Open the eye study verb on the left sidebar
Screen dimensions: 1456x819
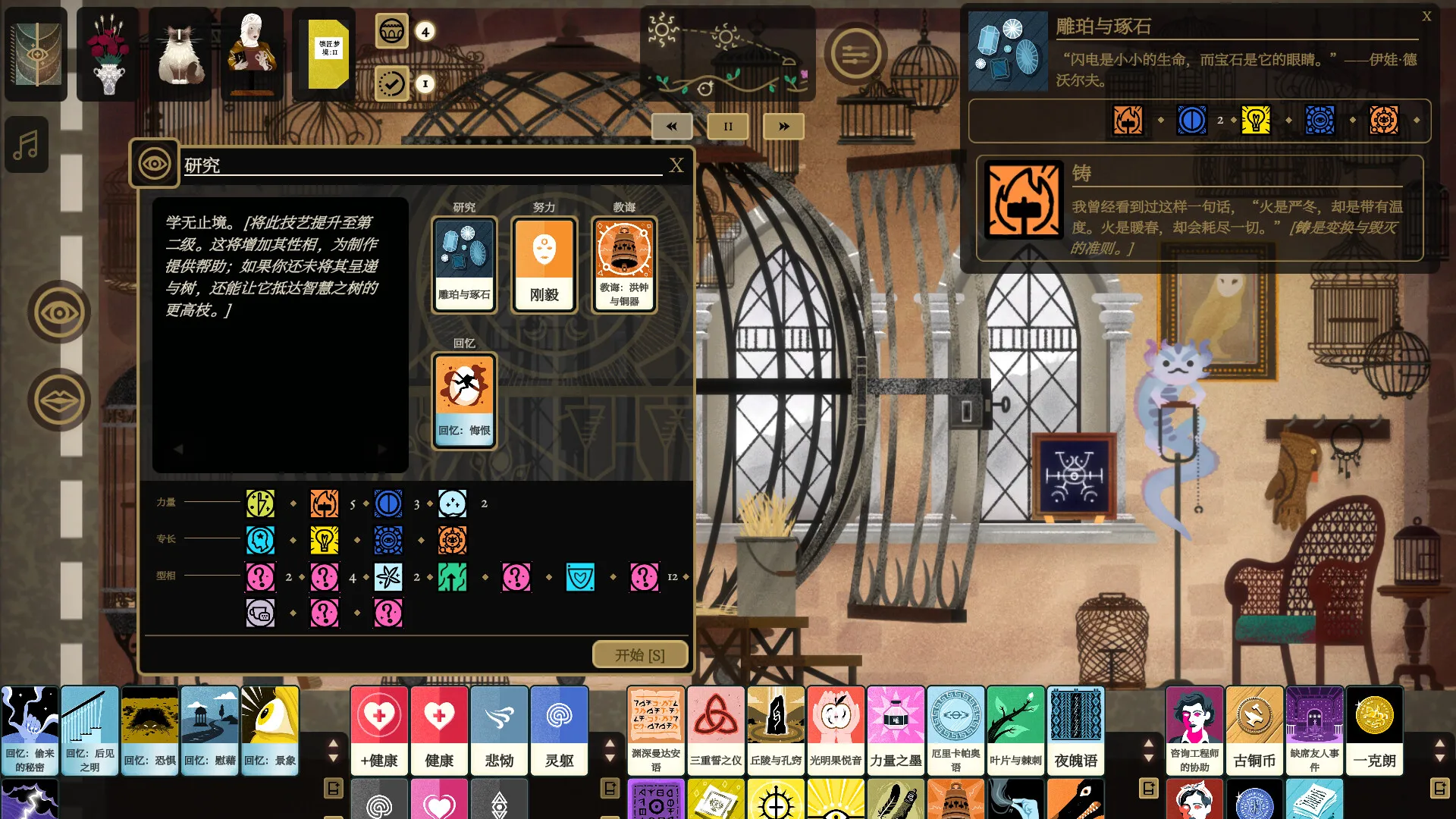[59, 312]
